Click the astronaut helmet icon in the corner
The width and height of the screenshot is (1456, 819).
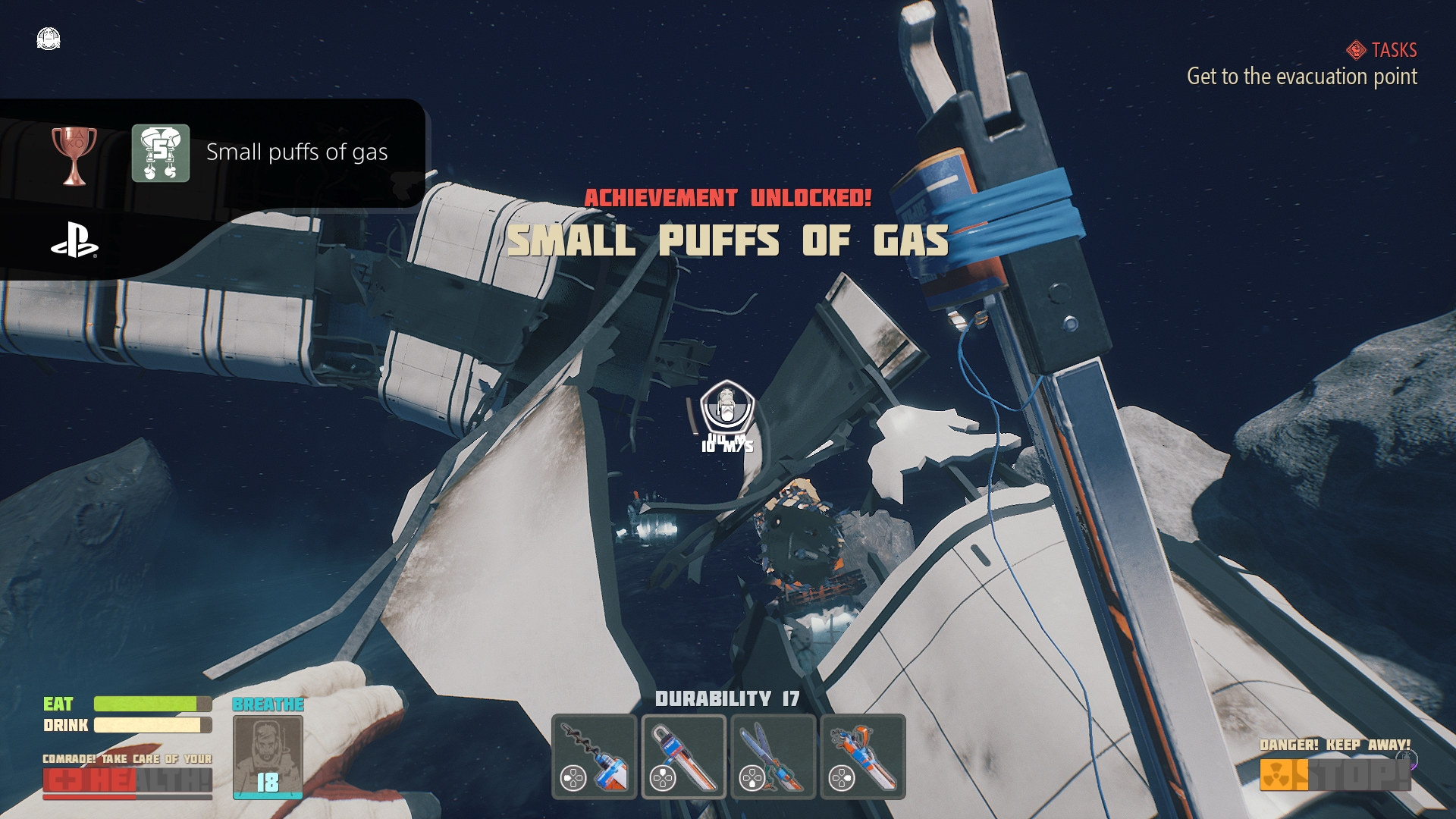(x=49, y=39)
